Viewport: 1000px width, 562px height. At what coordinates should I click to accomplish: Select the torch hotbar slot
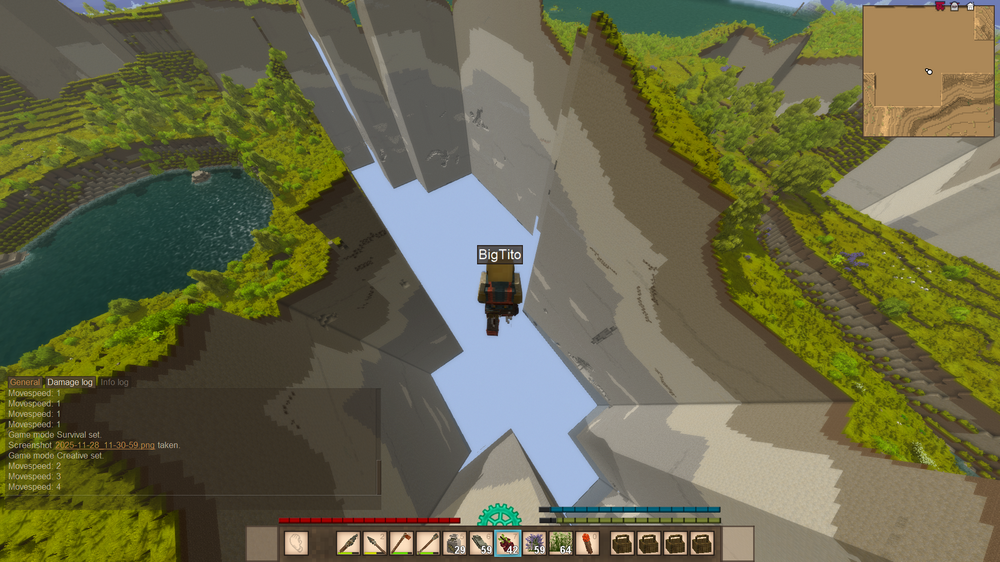coord(586,543)
